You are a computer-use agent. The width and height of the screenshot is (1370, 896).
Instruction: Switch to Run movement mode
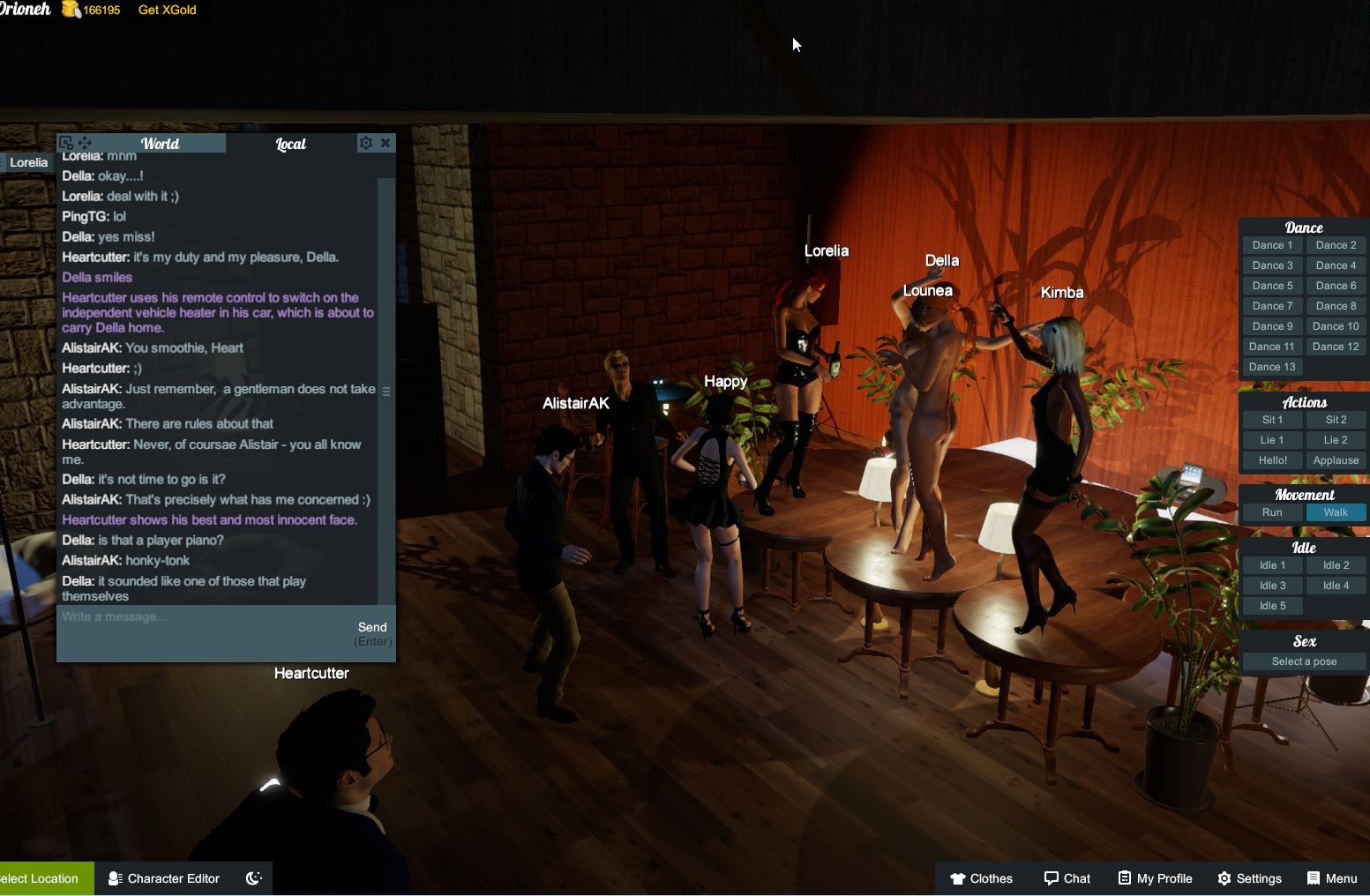pos(1271,512)
